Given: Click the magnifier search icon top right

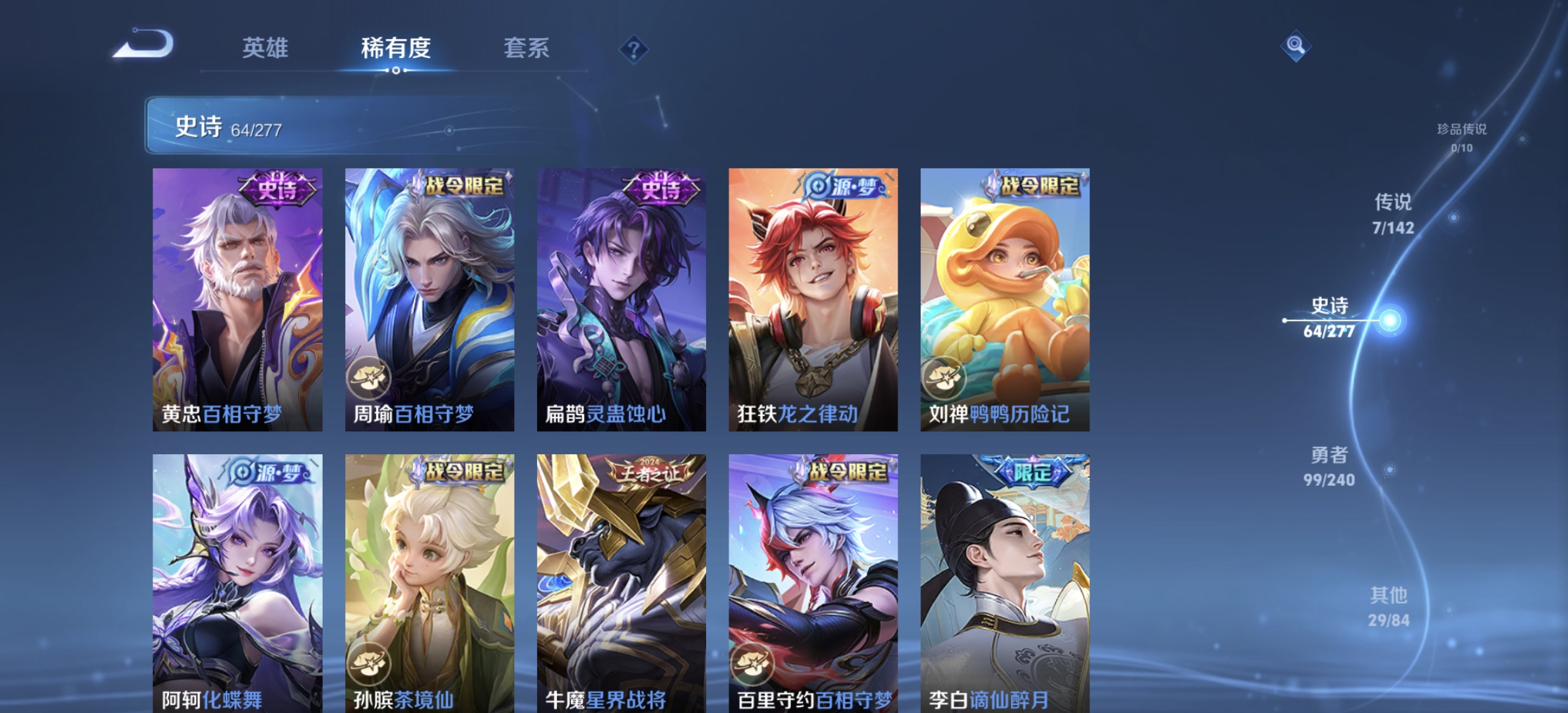Looking at the screenshot, I should point(1296,46).
